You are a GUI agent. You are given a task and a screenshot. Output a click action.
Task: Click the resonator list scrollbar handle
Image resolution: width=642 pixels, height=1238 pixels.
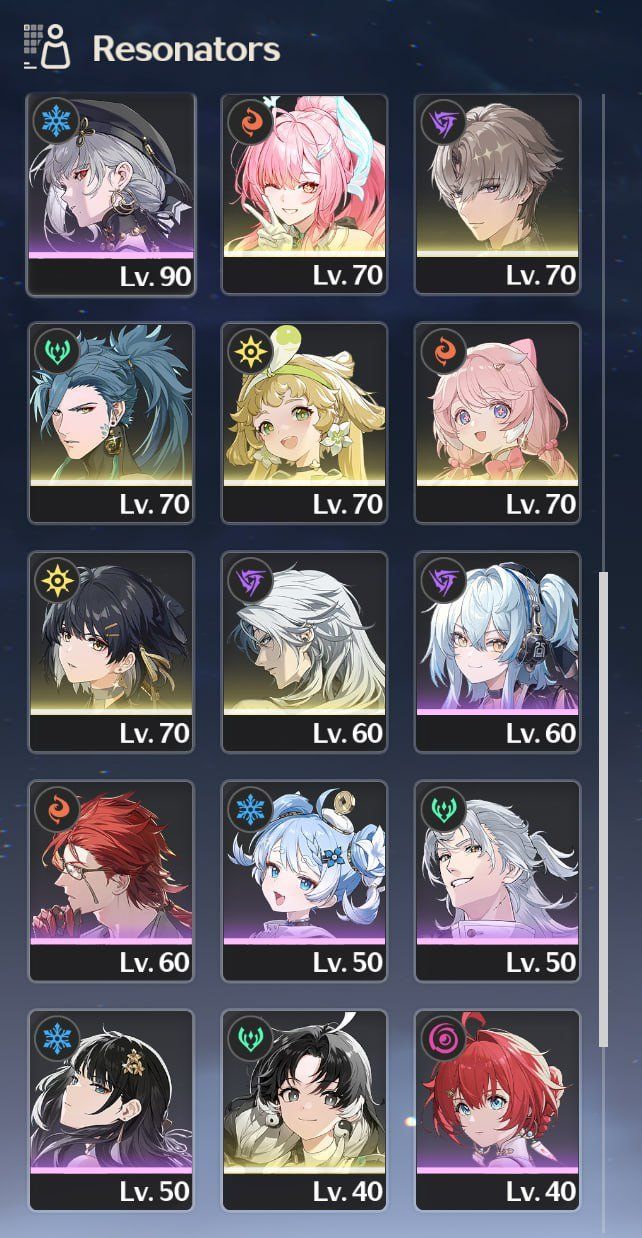click(602, 810)
